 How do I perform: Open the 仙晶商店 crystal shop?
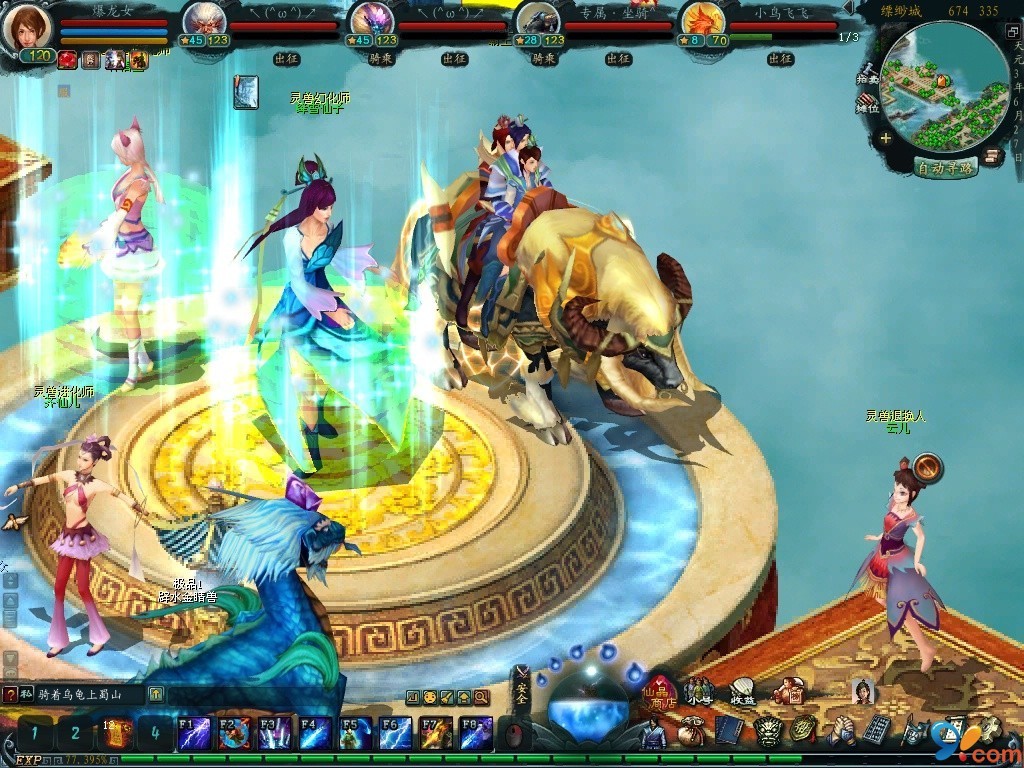(x=661, y=690)
